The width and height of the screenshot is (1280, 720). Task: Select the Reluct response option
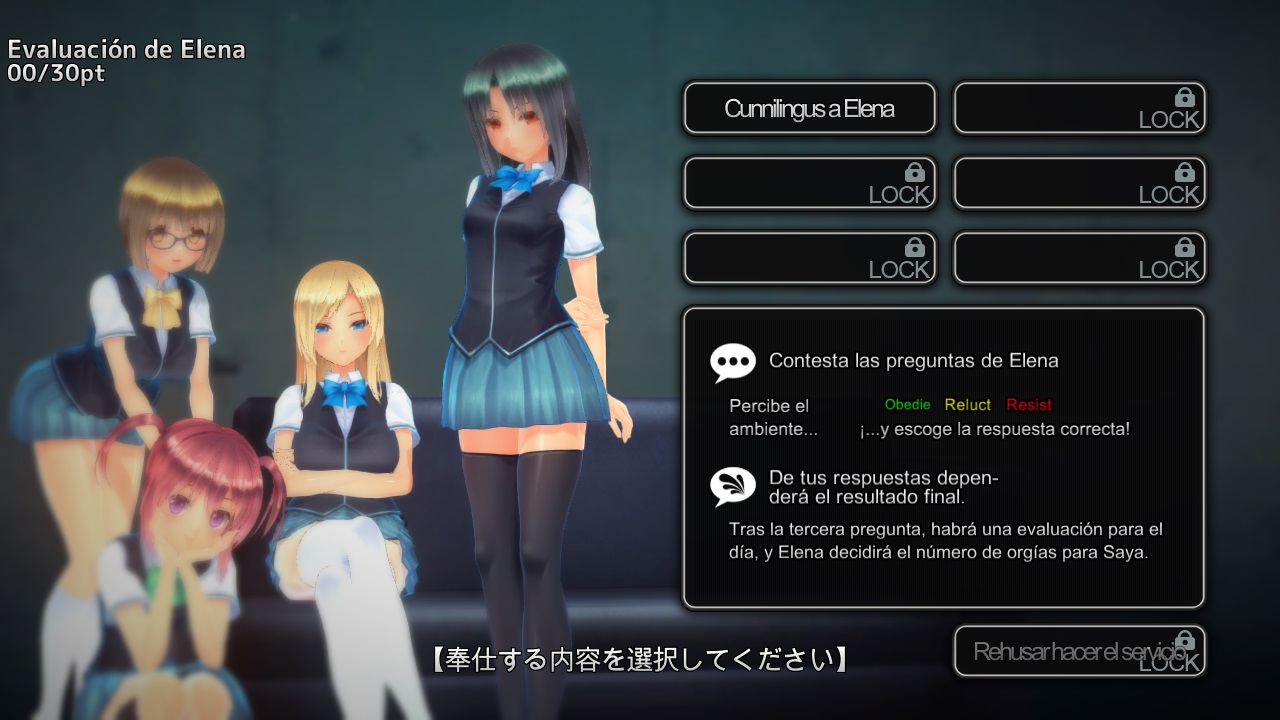click(x=967, y=405)
